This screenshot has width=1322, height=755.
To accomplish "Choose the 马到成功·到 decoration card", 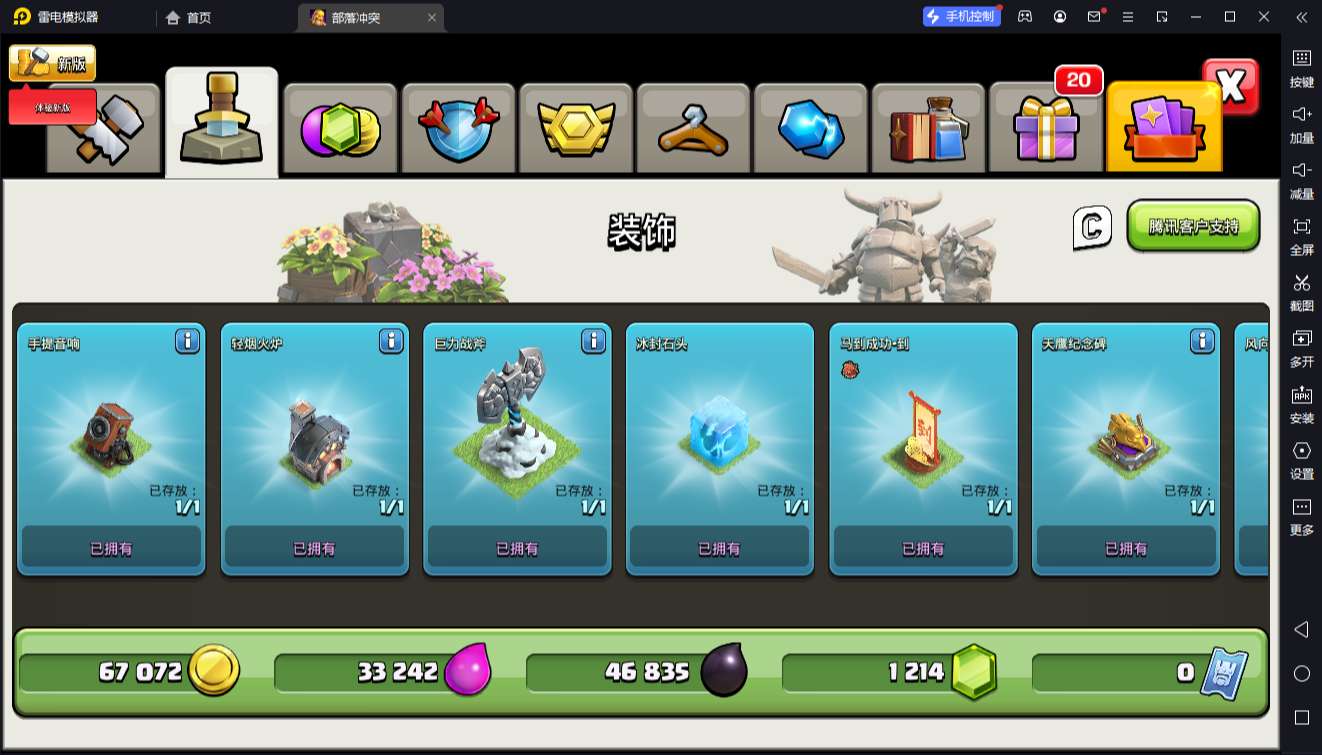I will [923, 448].
